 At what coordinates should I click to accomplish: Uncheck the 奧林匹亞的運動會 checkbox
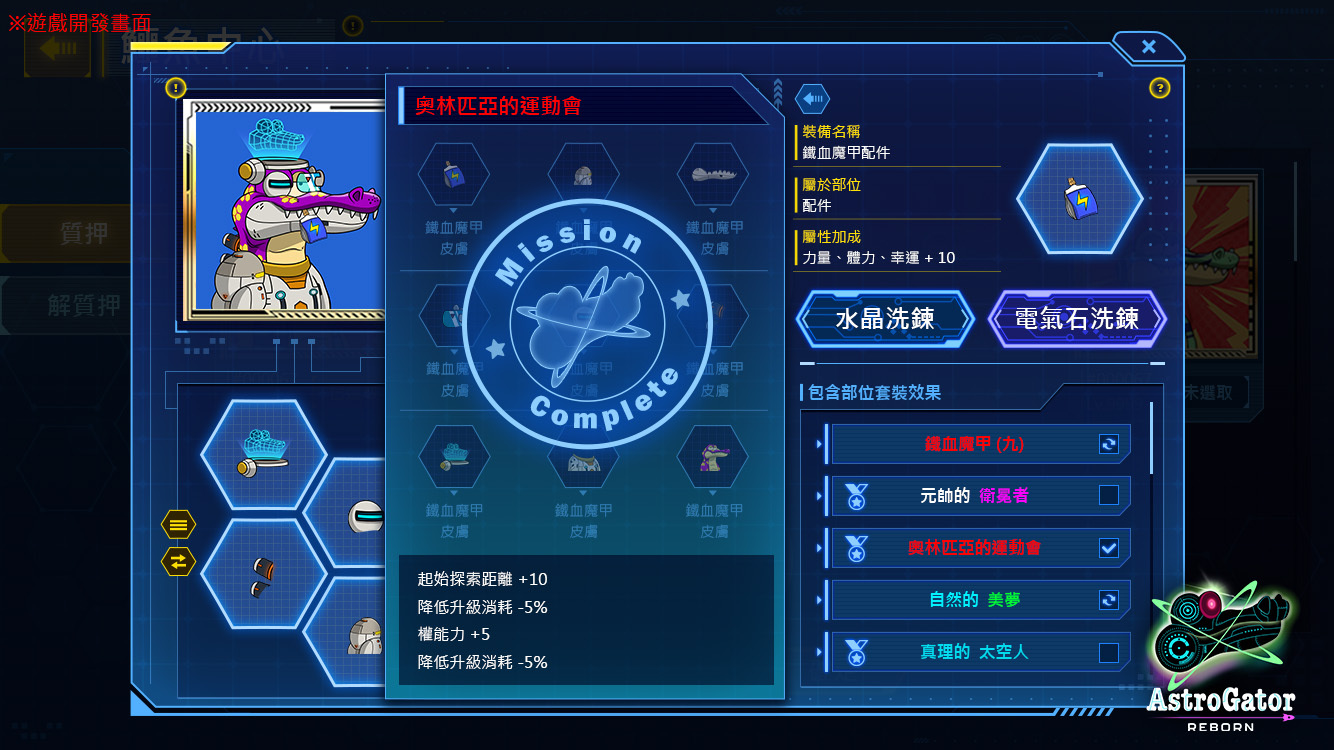pos(1110,548)
